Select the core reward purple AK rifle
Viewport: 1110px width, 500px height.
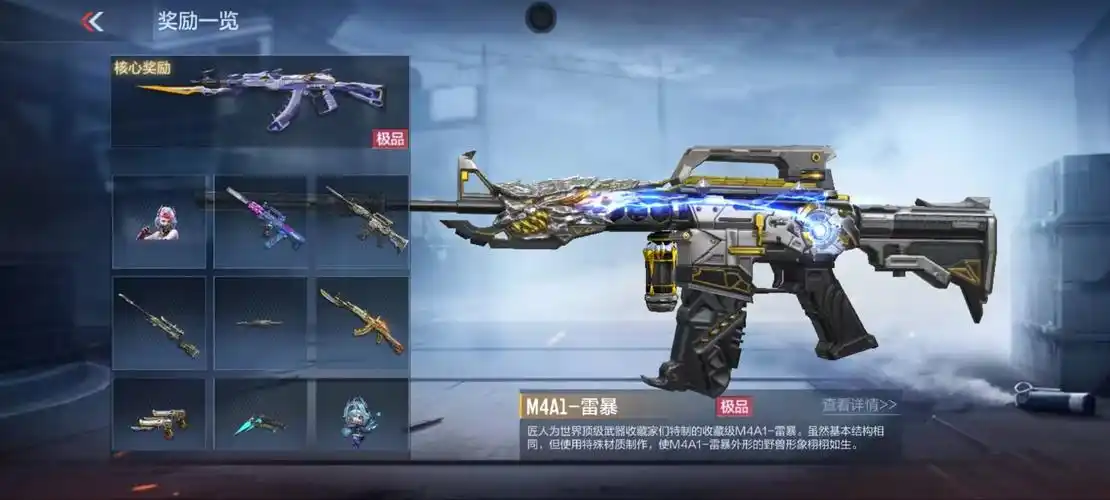point(260,101)
